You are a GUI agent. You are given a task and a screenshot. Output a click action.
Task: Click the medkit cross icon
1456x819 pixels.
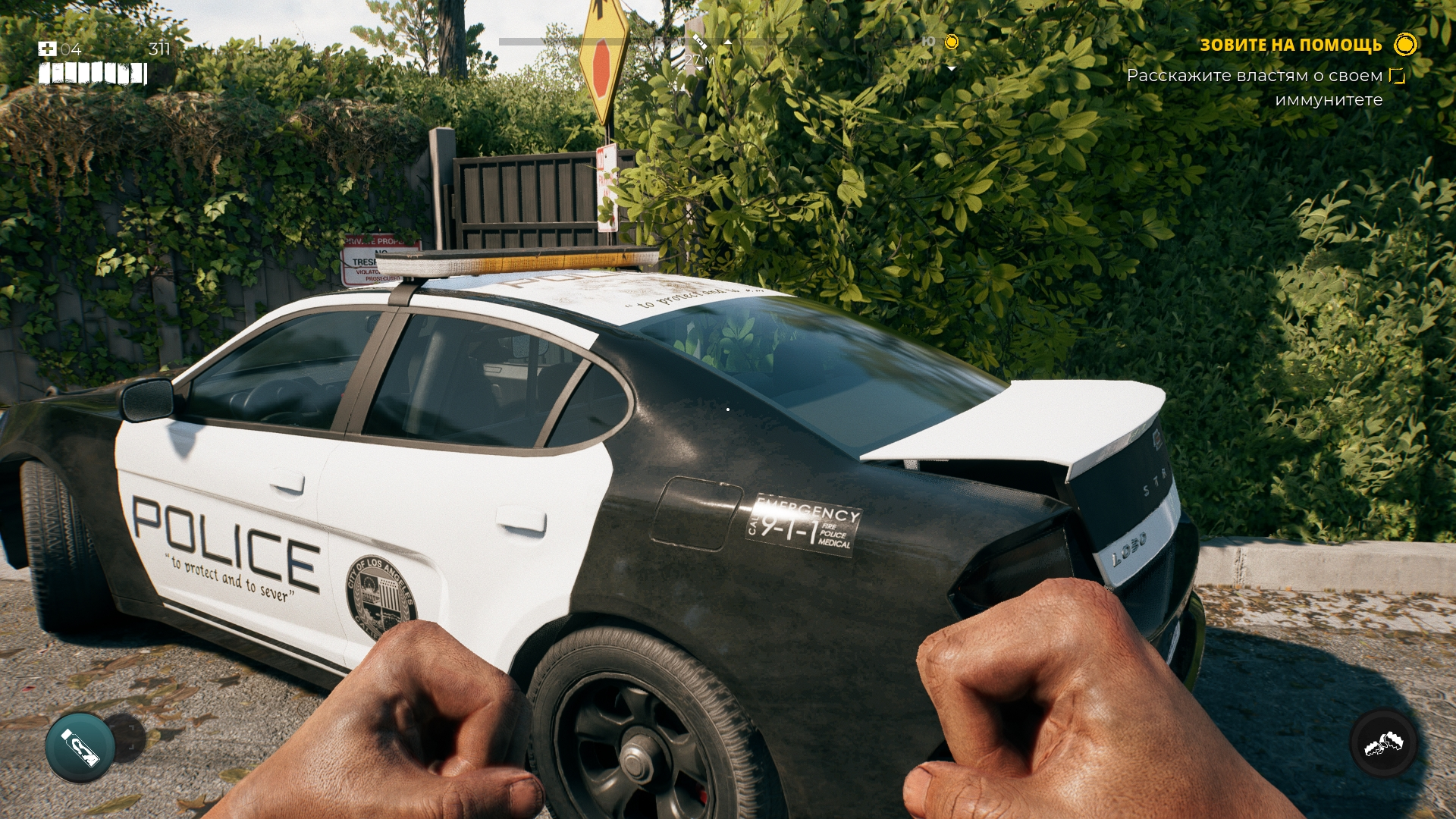click(x=47, y=49)
